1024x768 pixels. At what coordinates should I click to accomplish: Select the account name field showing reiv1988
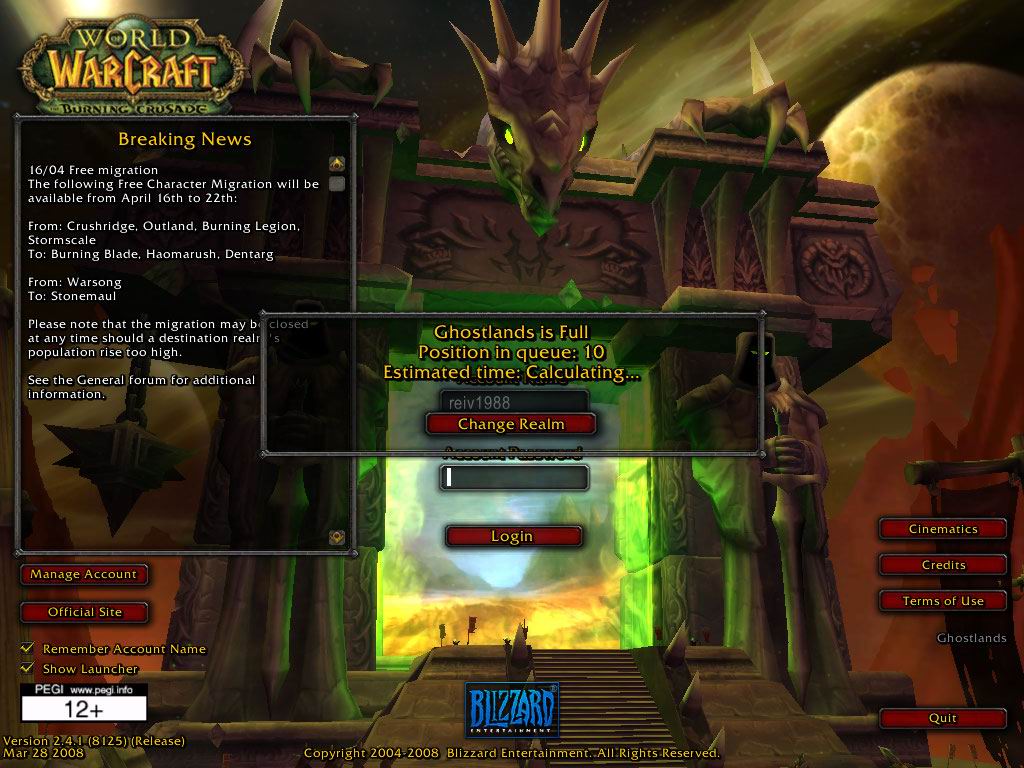tap(514, 401)
